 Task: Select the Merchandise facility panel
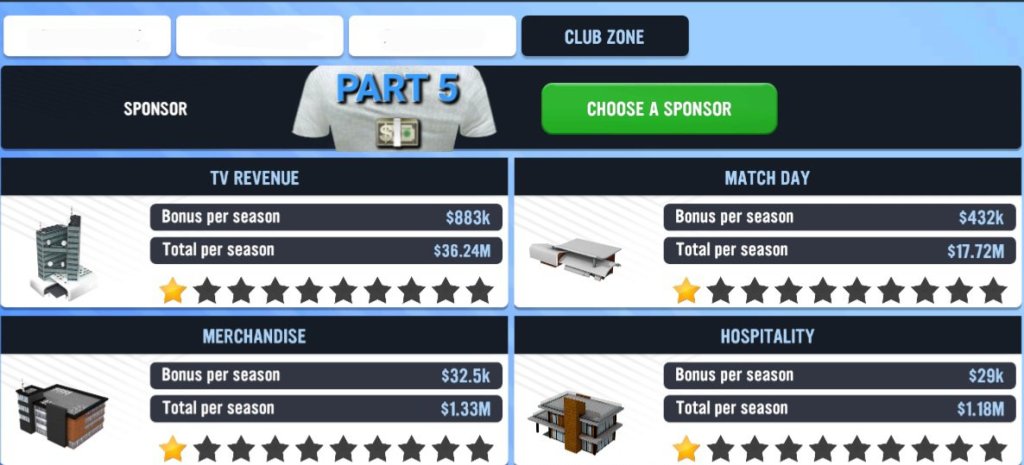pyautogui.click(x=254, y=336)
